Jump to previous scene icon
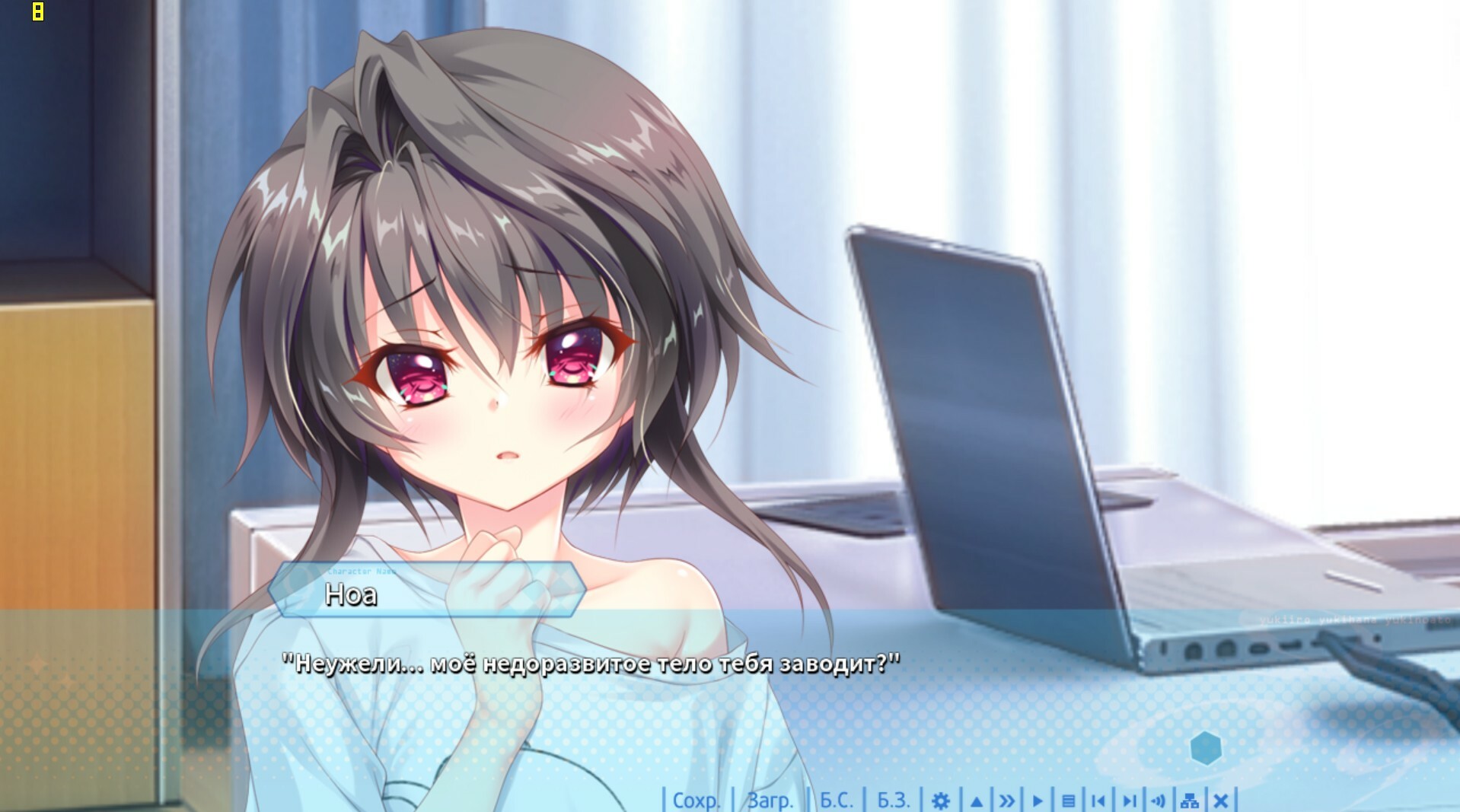Viewport: 1460px width, 812px height. [1098, 801]
